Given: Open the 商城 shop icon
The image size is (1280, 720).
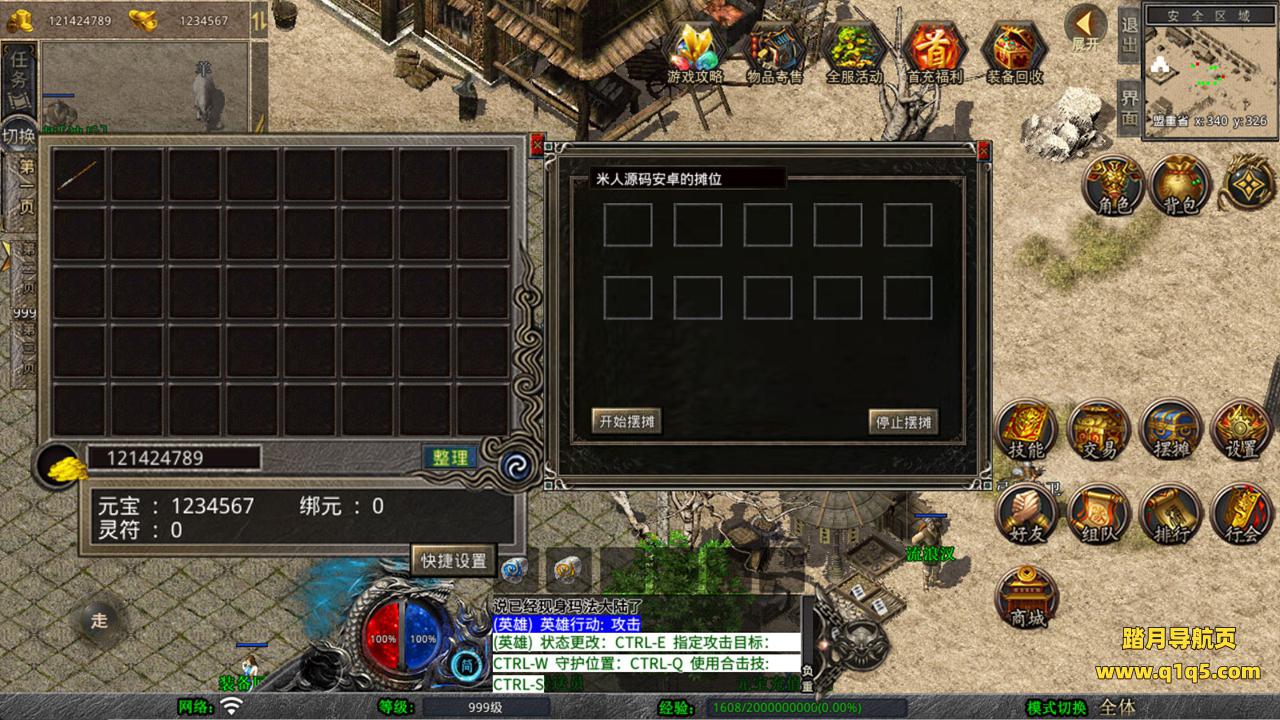Looking at the screenshot, I should (1026, 598).
